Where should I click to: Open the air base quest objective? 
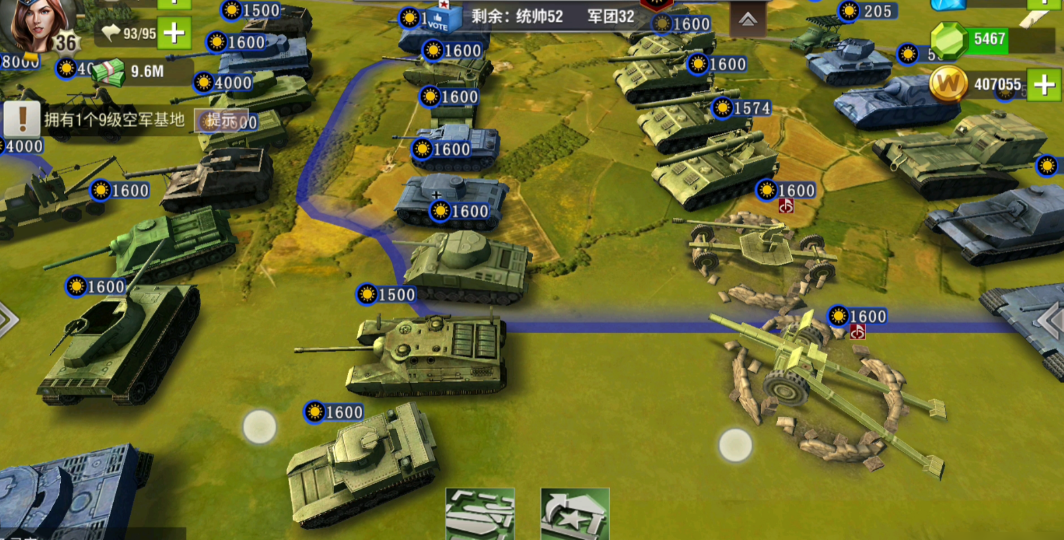tap(100, 120)
